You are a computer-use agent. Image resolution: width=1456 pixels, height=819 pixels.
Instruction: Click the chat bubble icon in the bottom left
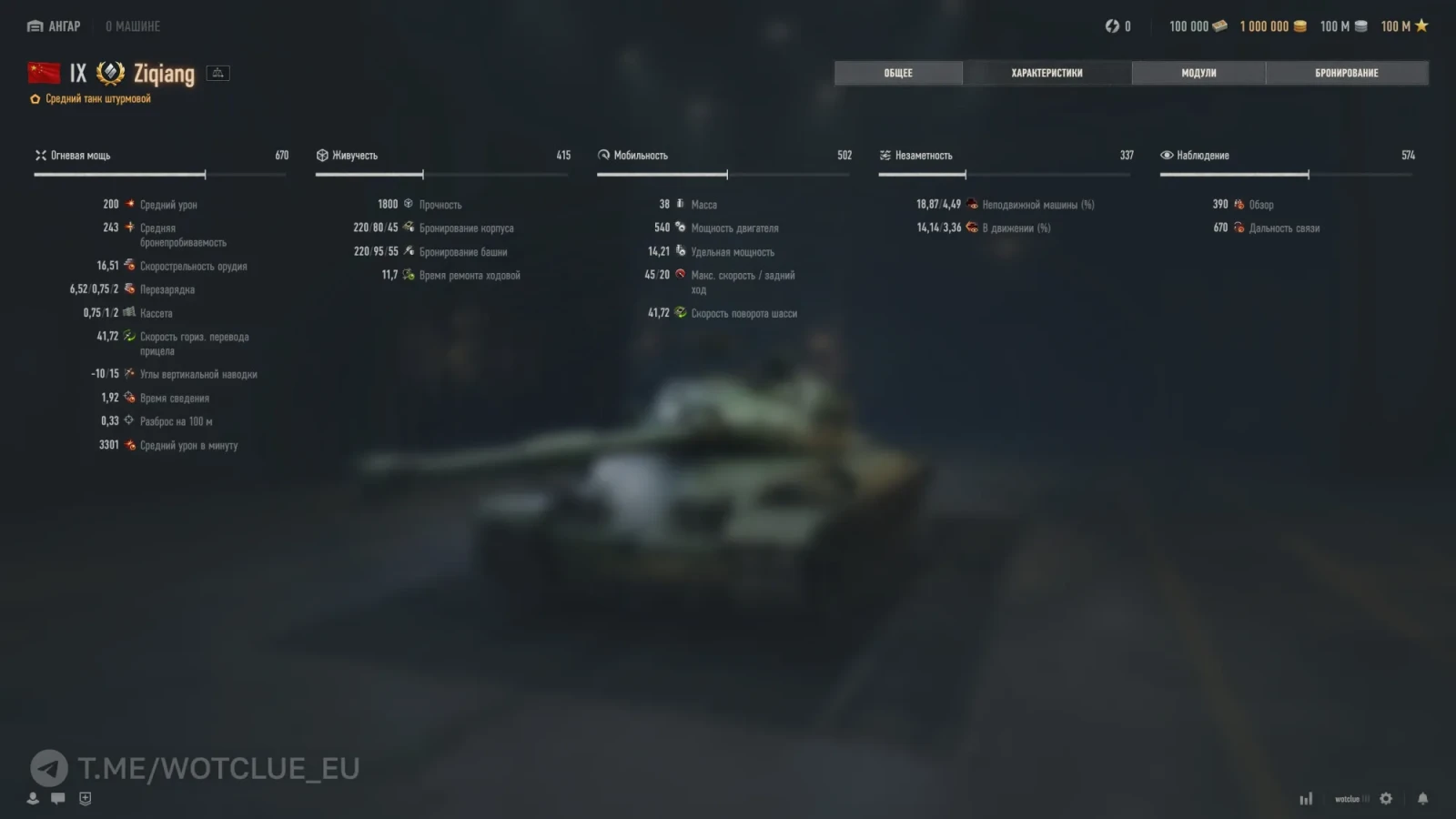pos(57,798)
